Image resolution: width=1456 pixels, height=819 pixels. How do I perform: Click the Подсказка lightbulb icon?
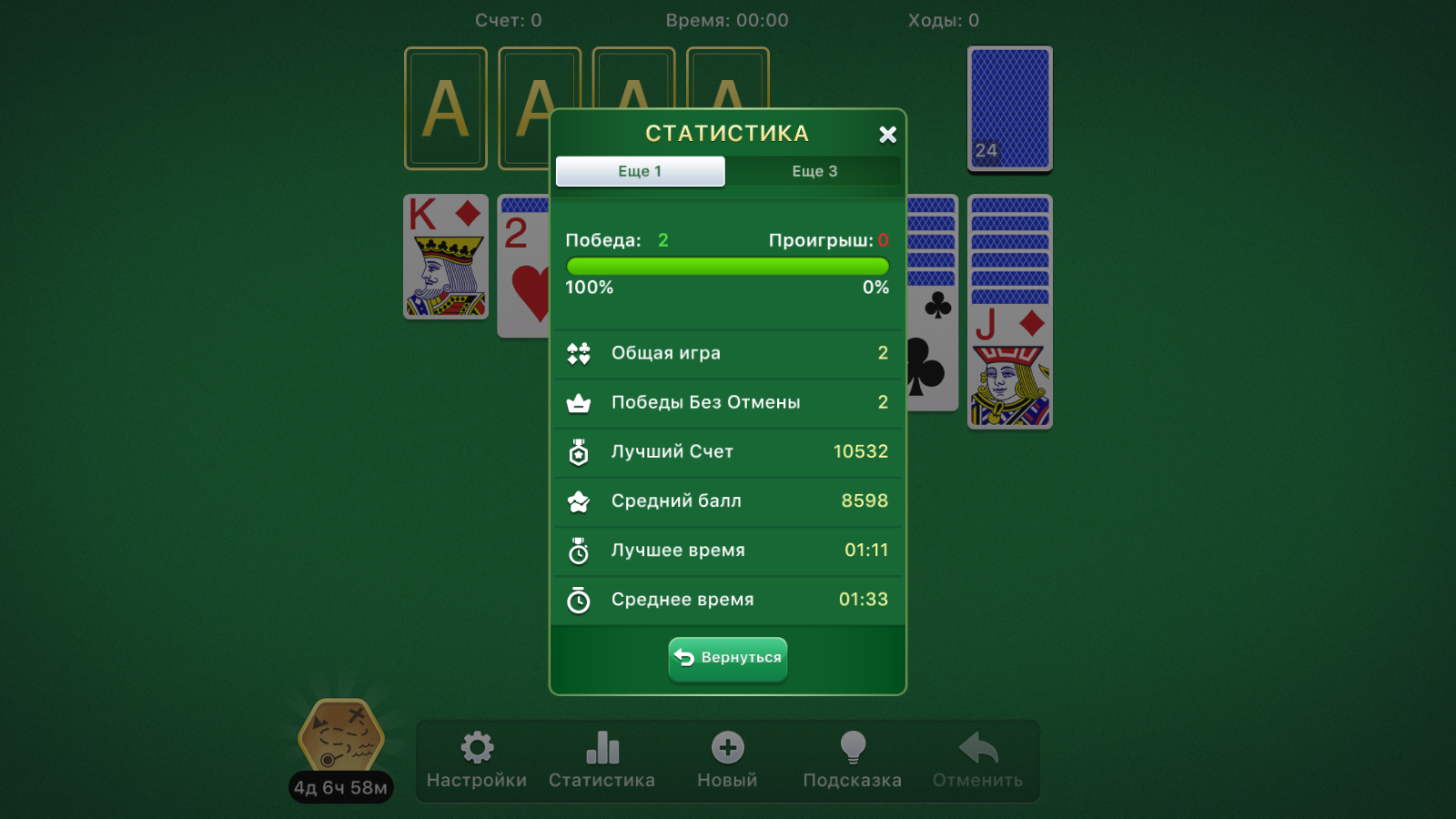(853, 746)
